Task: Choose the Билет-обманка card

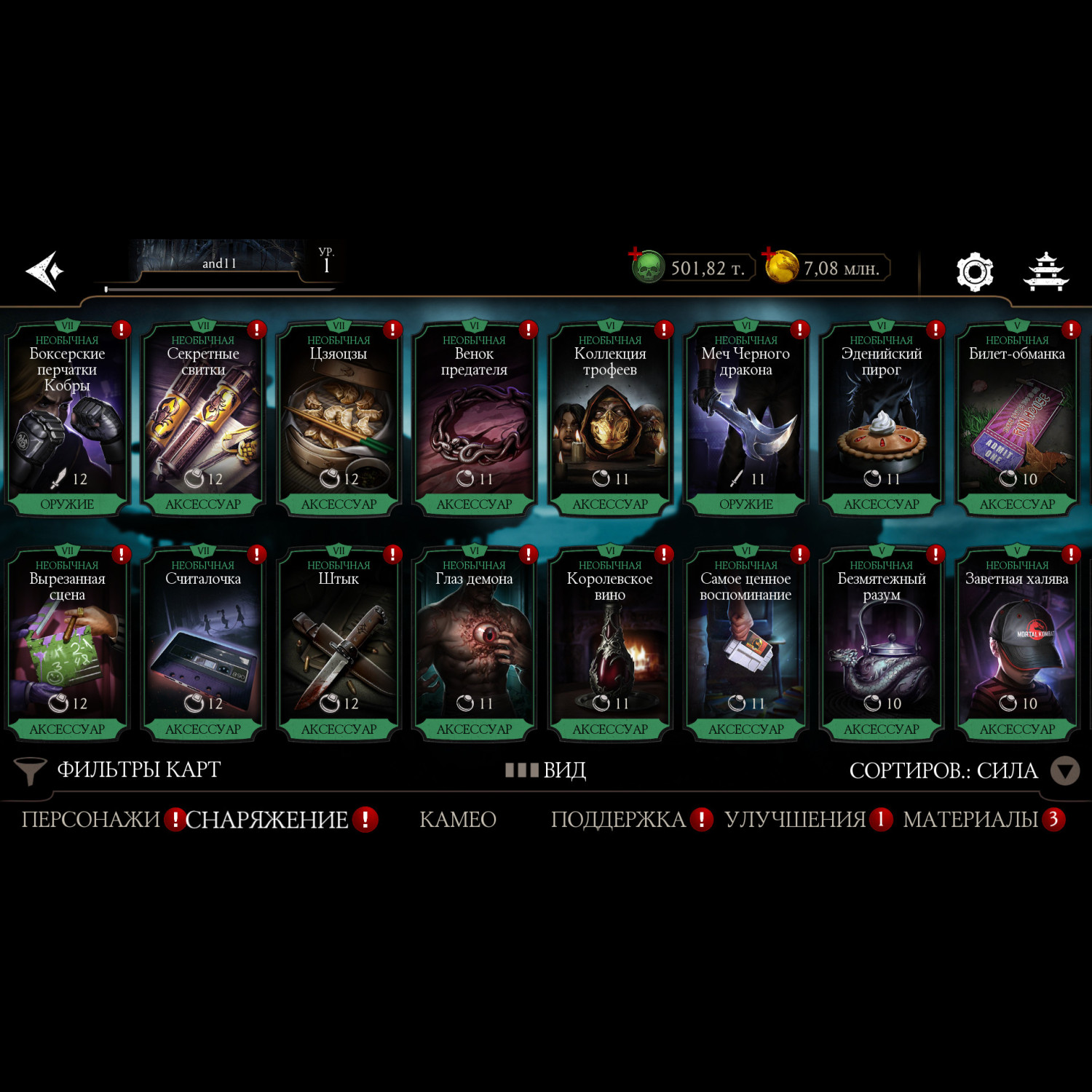Action: [1017, 419]
